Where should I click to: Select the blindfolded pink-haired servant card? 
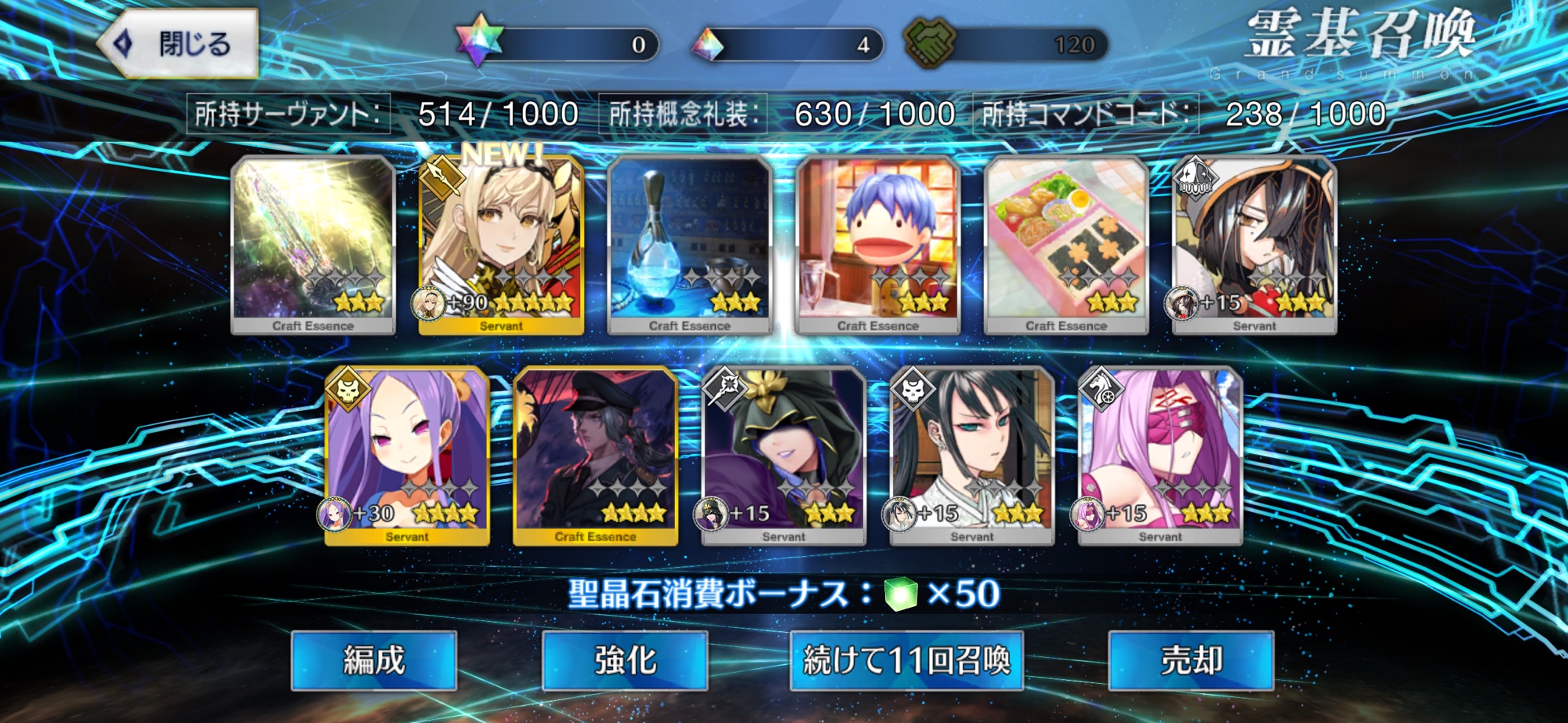[1160, 455]
